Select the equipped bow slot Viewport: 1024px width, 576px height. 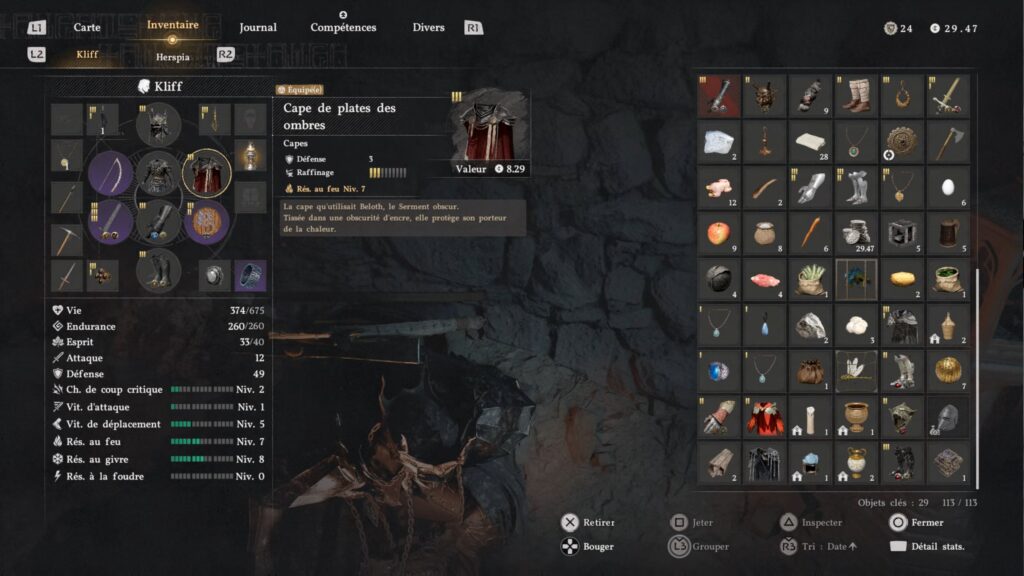110,173
